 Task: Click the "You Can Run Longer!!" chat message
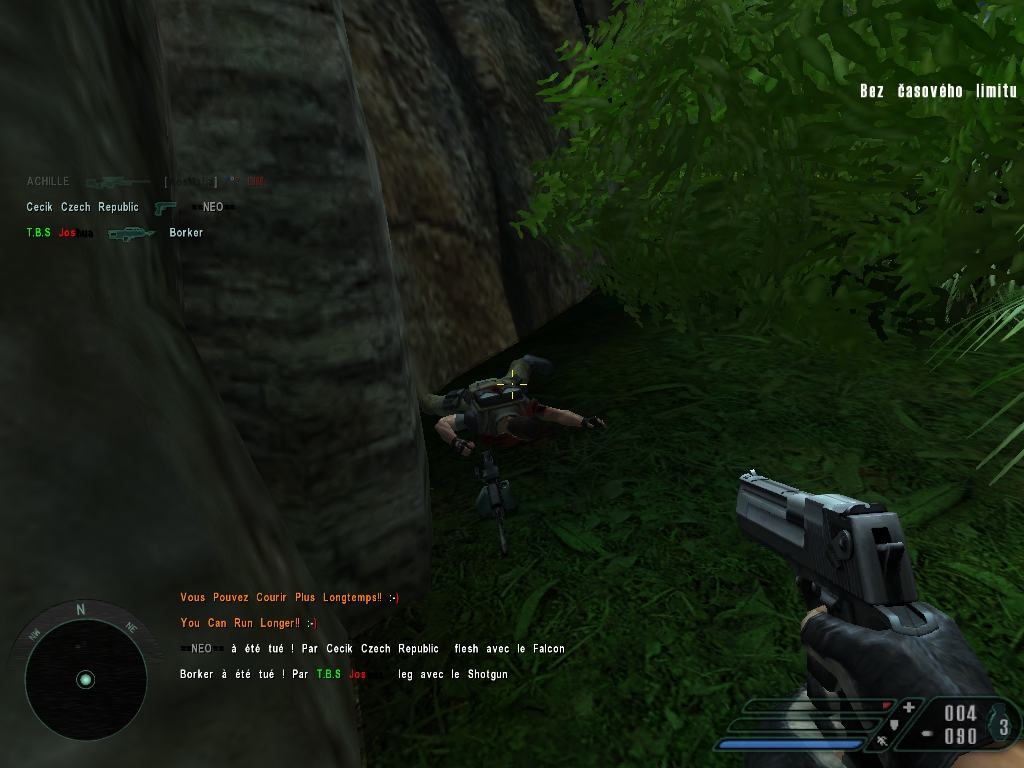(x=249, y=623)
